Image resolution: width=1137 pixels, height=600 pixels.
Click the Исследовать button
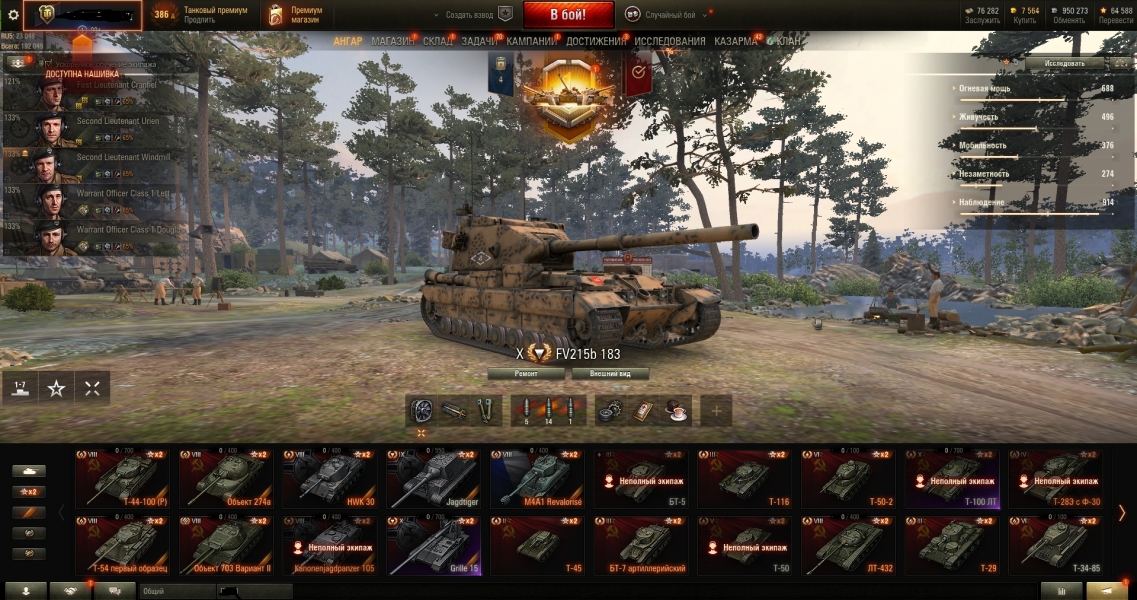pyautogui.click(x=1064, y=63)
